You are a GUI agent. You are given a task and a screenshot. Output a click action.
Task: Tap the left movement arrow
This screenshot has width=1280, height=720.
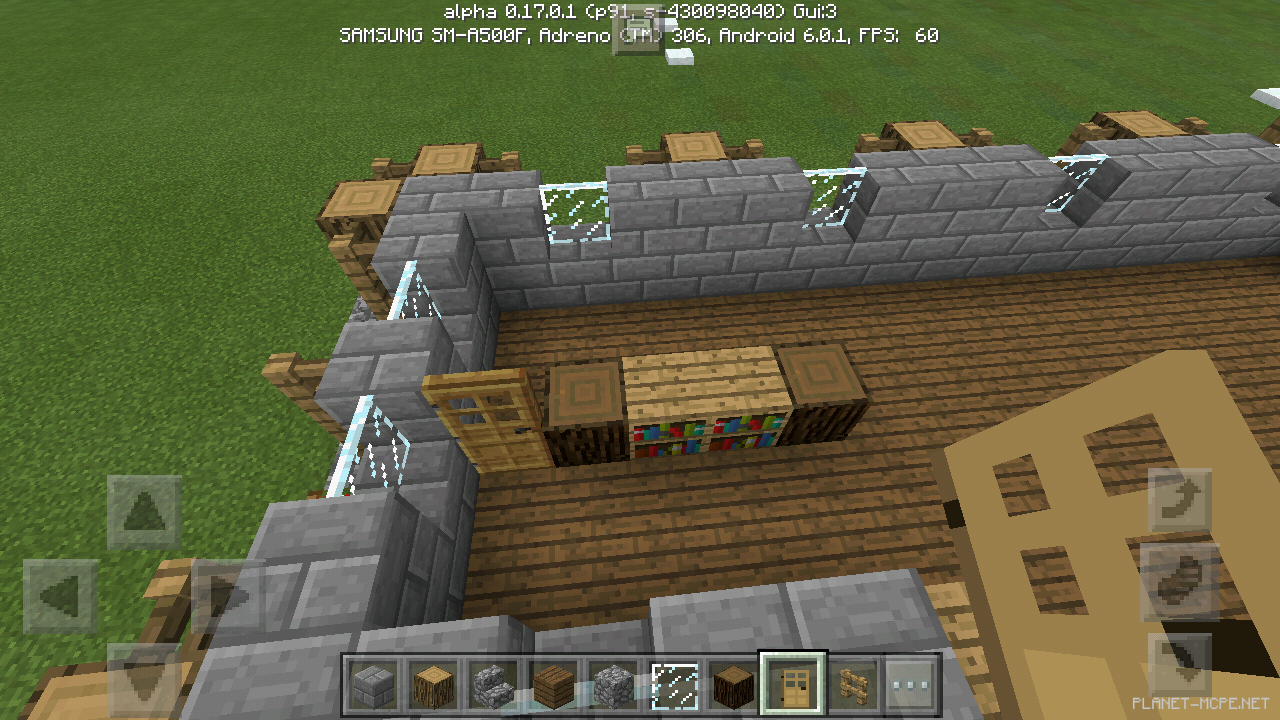pos(62,594)
